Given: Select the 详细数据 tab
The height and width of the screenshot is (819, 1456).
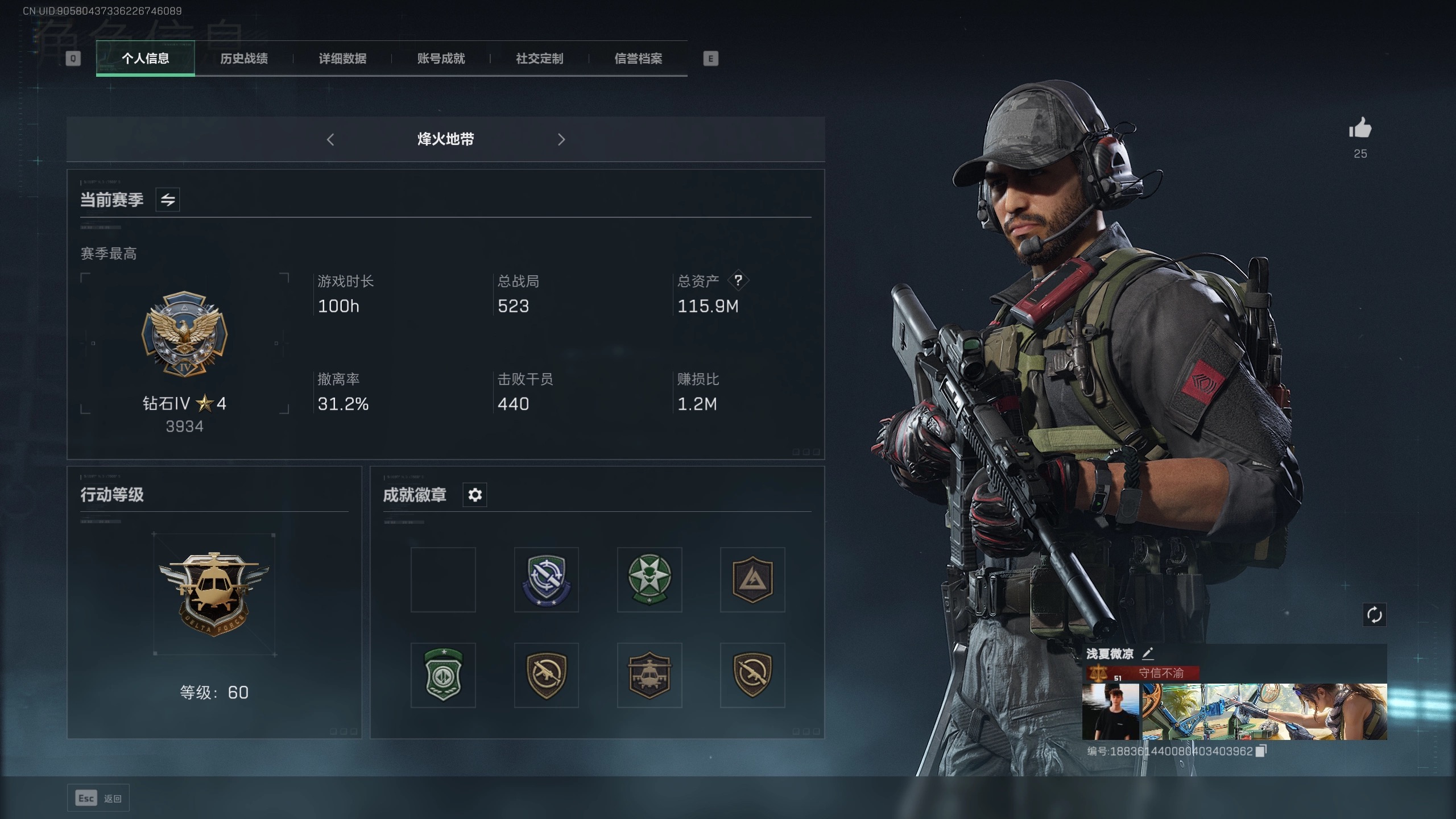Looking at the screenshot, I should click(x=342, y=59).
